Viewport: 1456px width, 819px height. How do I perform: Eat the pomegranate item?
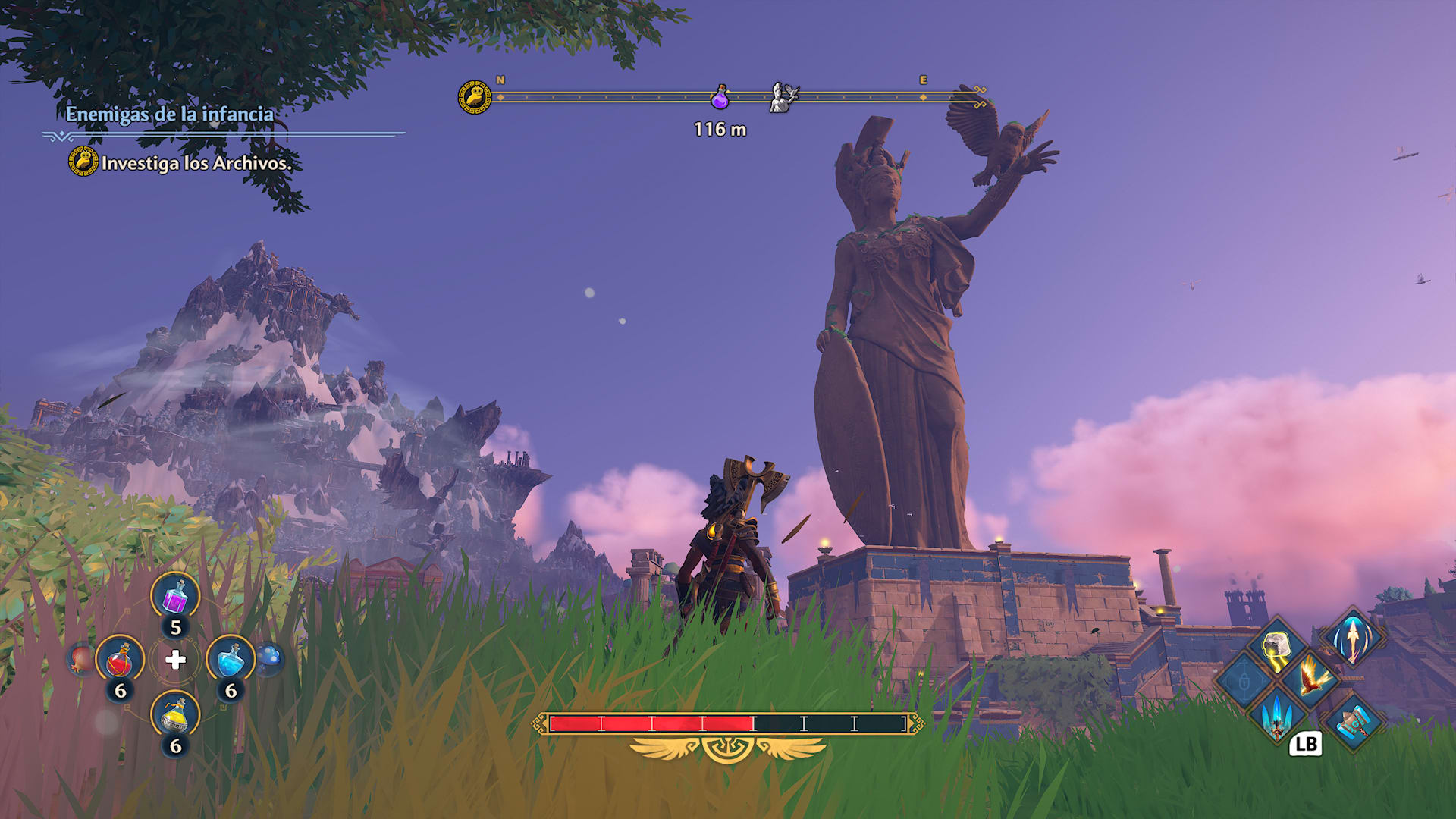pyautogui.click(x=81, y=658)
